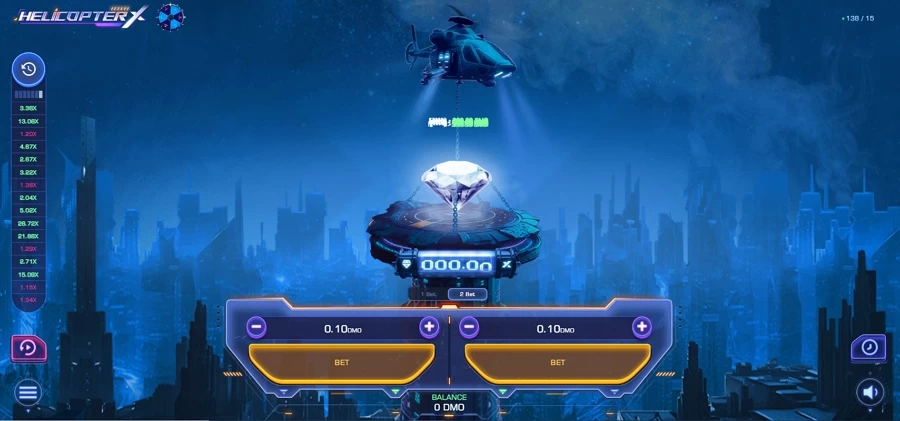Click the blue wheel icon beside the logo
Image resolution: width=900 pixels, height=421 pixels.
172,17
